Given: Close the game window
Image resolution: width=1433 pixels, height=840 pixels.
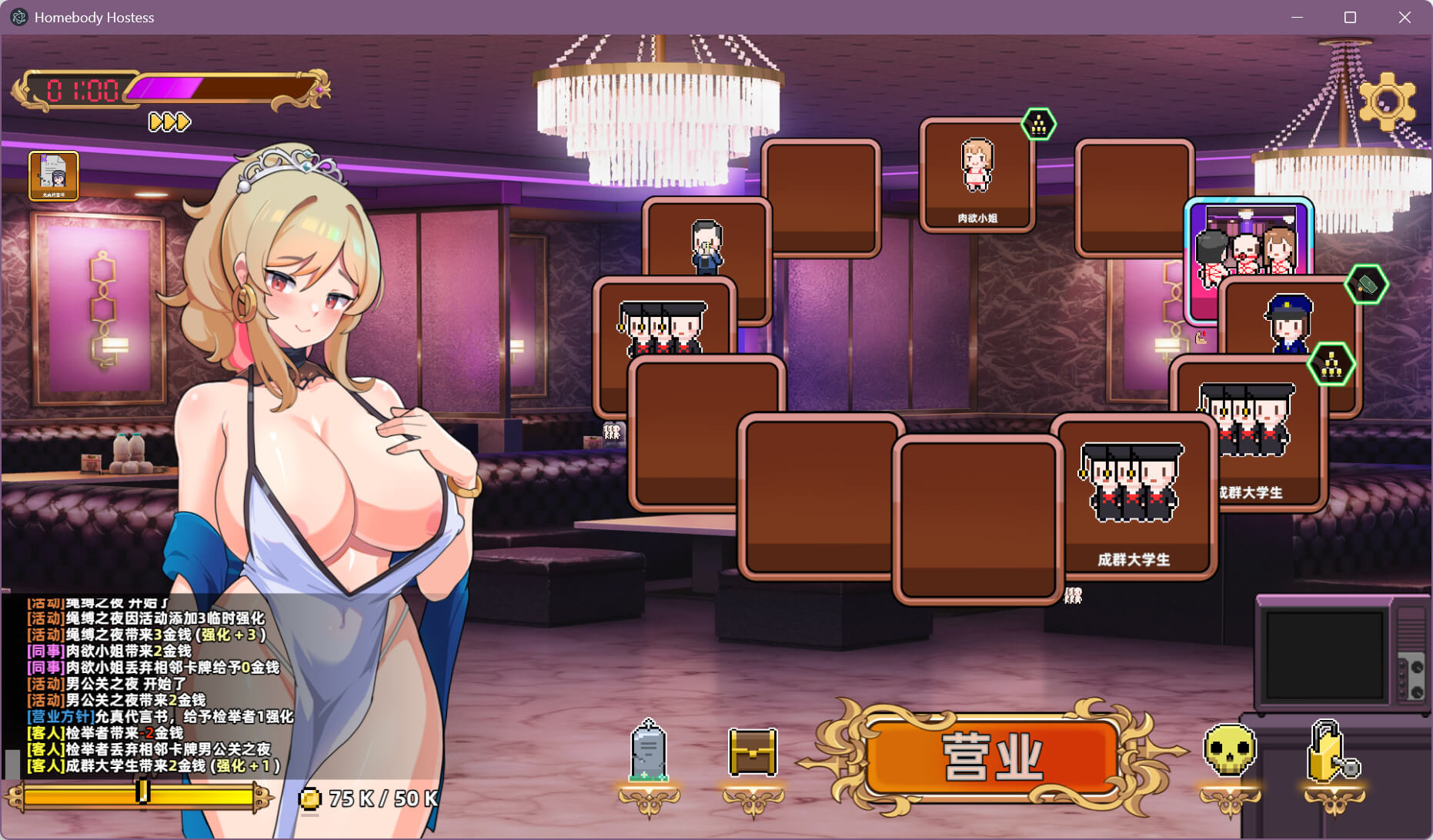Looking at the screenshot, I should (1405, 17).
